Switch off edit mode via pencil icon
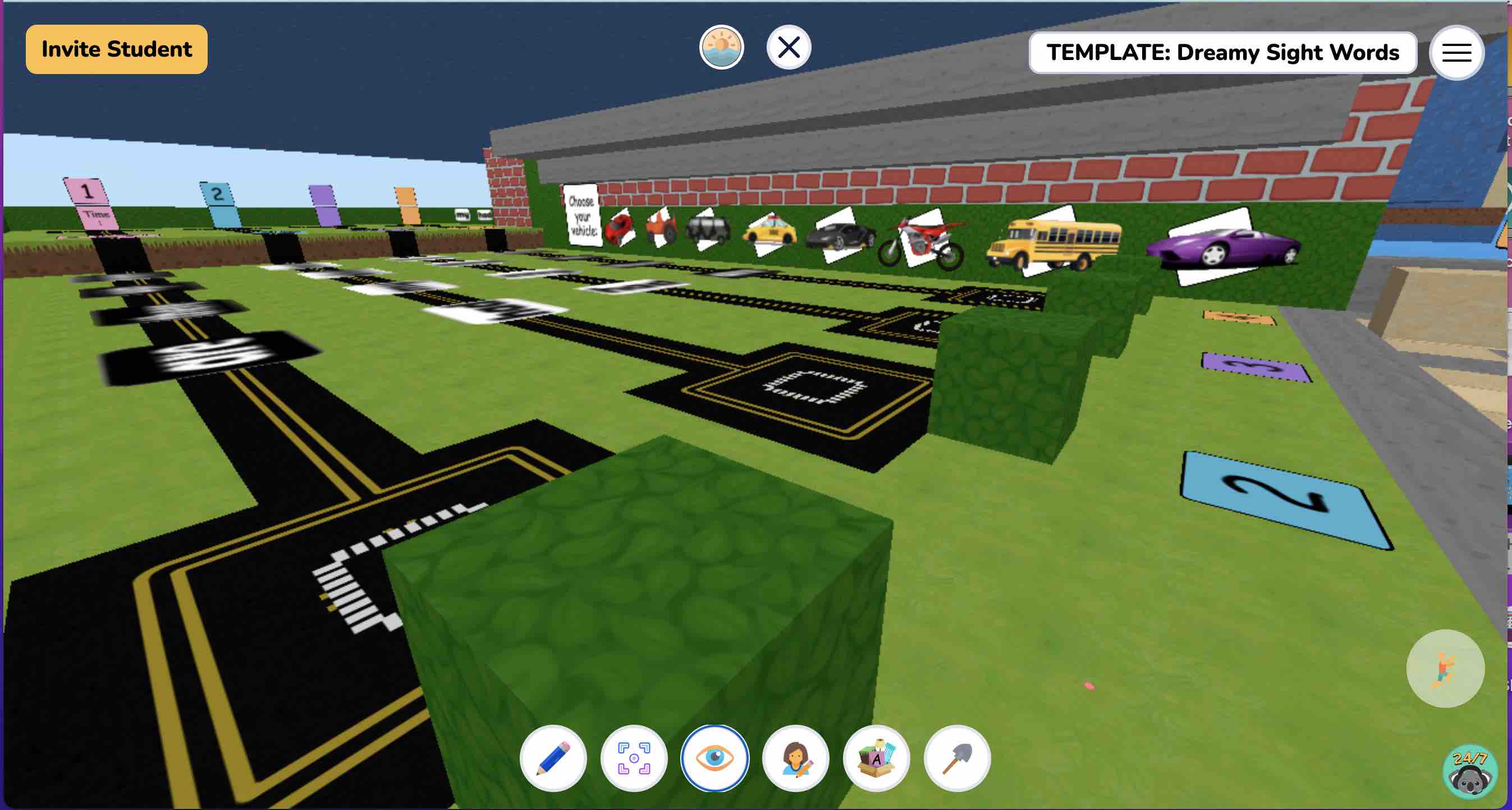This screenshot has width=1512, height=810. pyautogui.click(x=553, y=758)
